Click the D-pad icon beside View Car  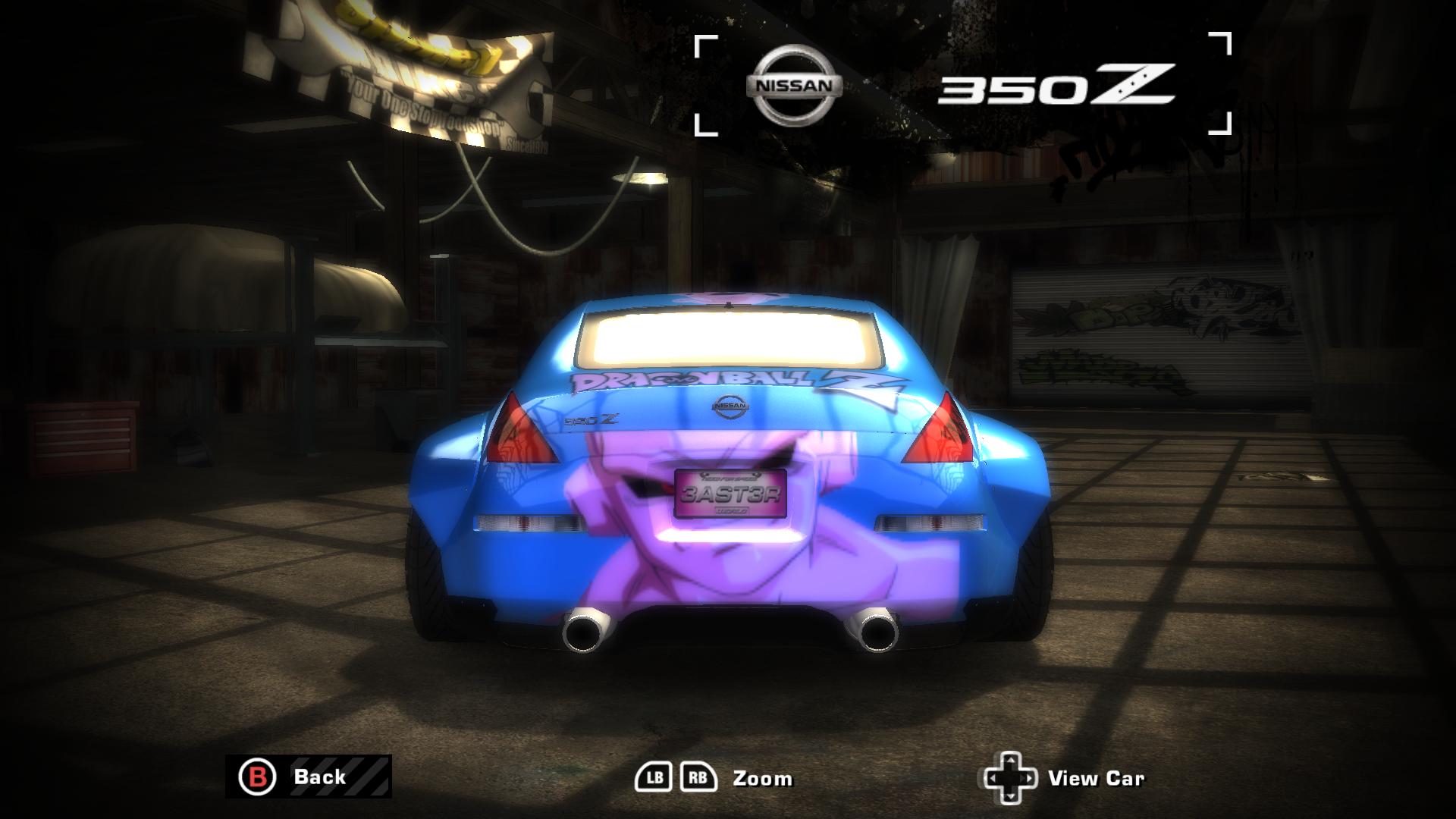pyautogui.click(x=1010, y=777)
